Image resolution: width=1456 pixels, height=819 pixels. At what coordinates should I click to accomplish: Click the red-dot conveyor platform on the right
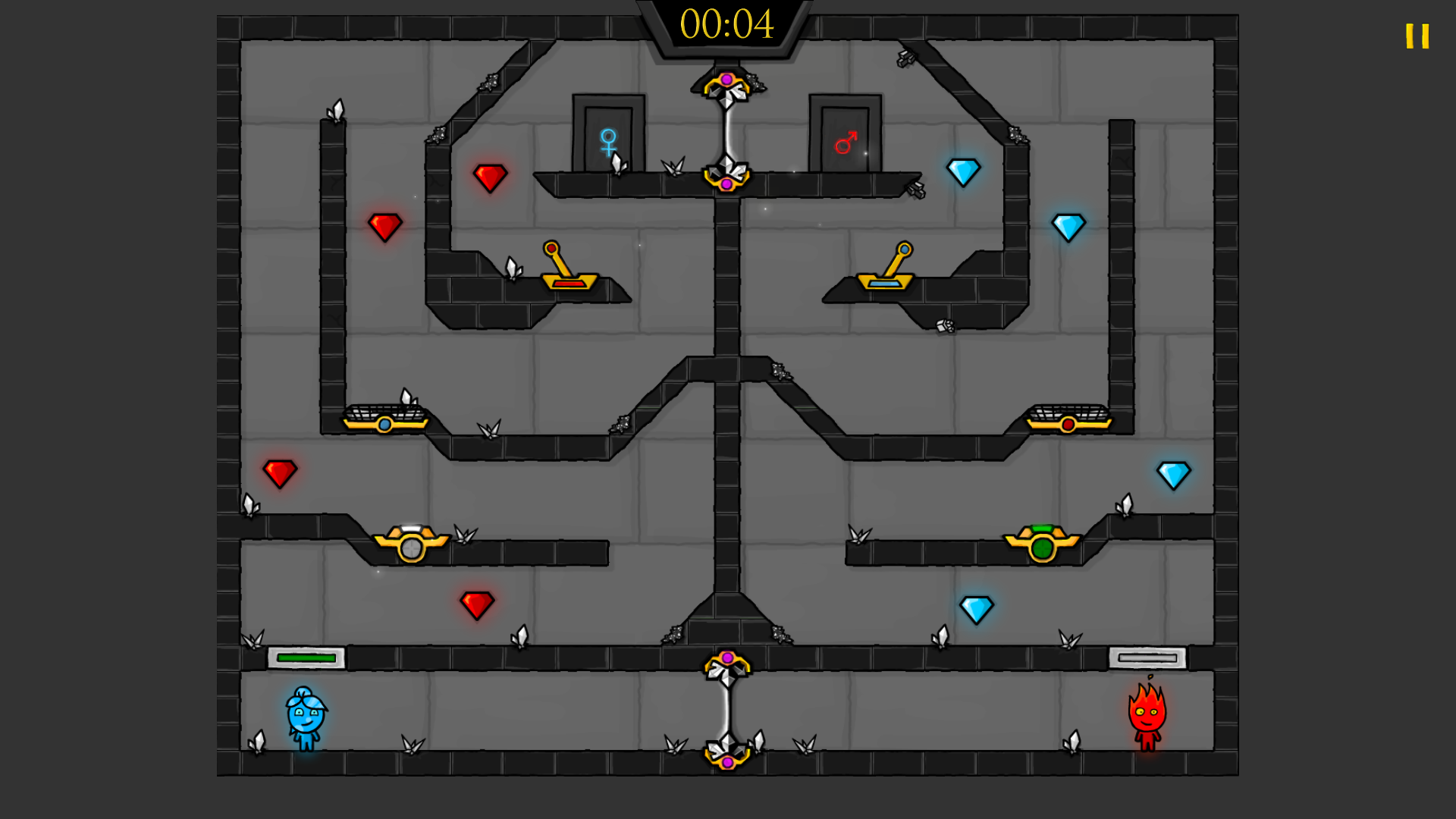[x=1068, y=419]
